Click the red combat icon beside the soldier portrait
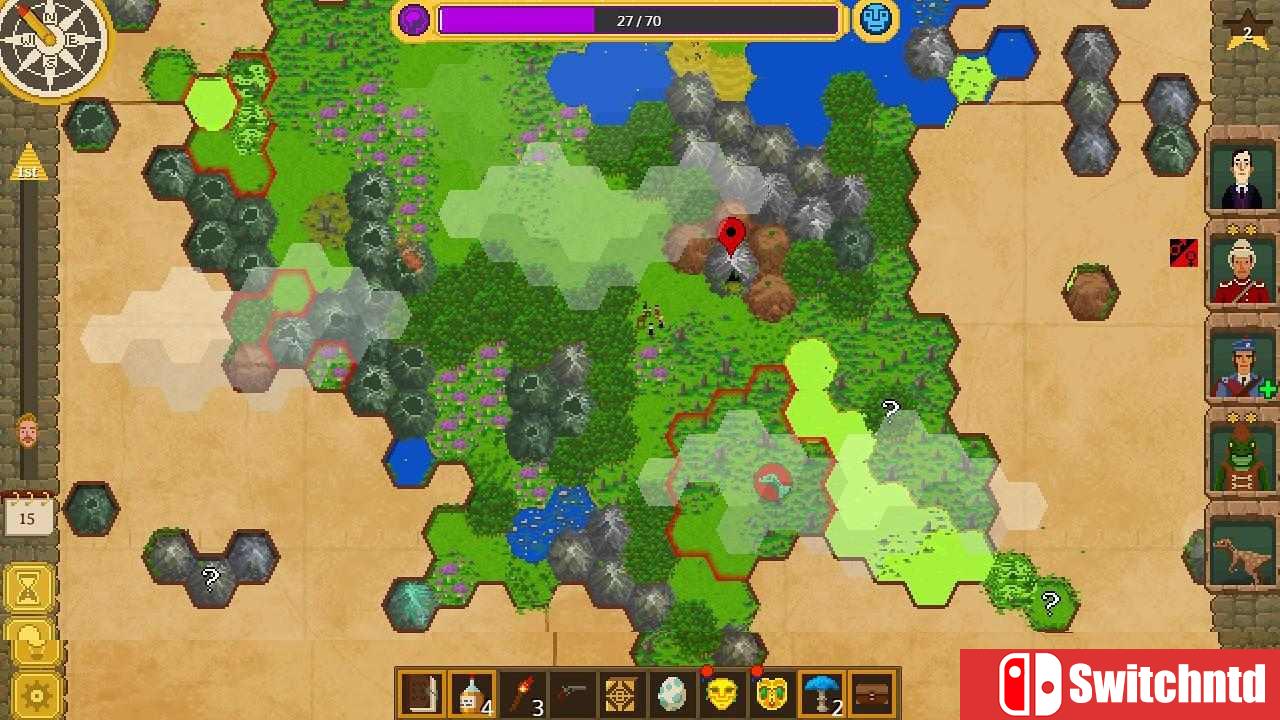Viewport: 1280px width, 720px height. [x=1183, y=251]
